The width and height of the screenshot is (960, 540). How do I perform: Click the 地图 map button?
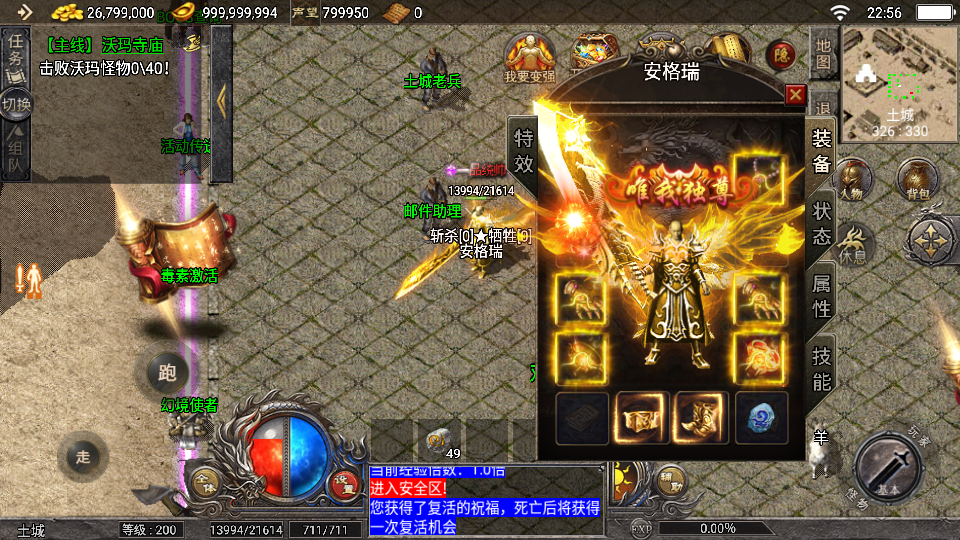click(x=823, y=54)
